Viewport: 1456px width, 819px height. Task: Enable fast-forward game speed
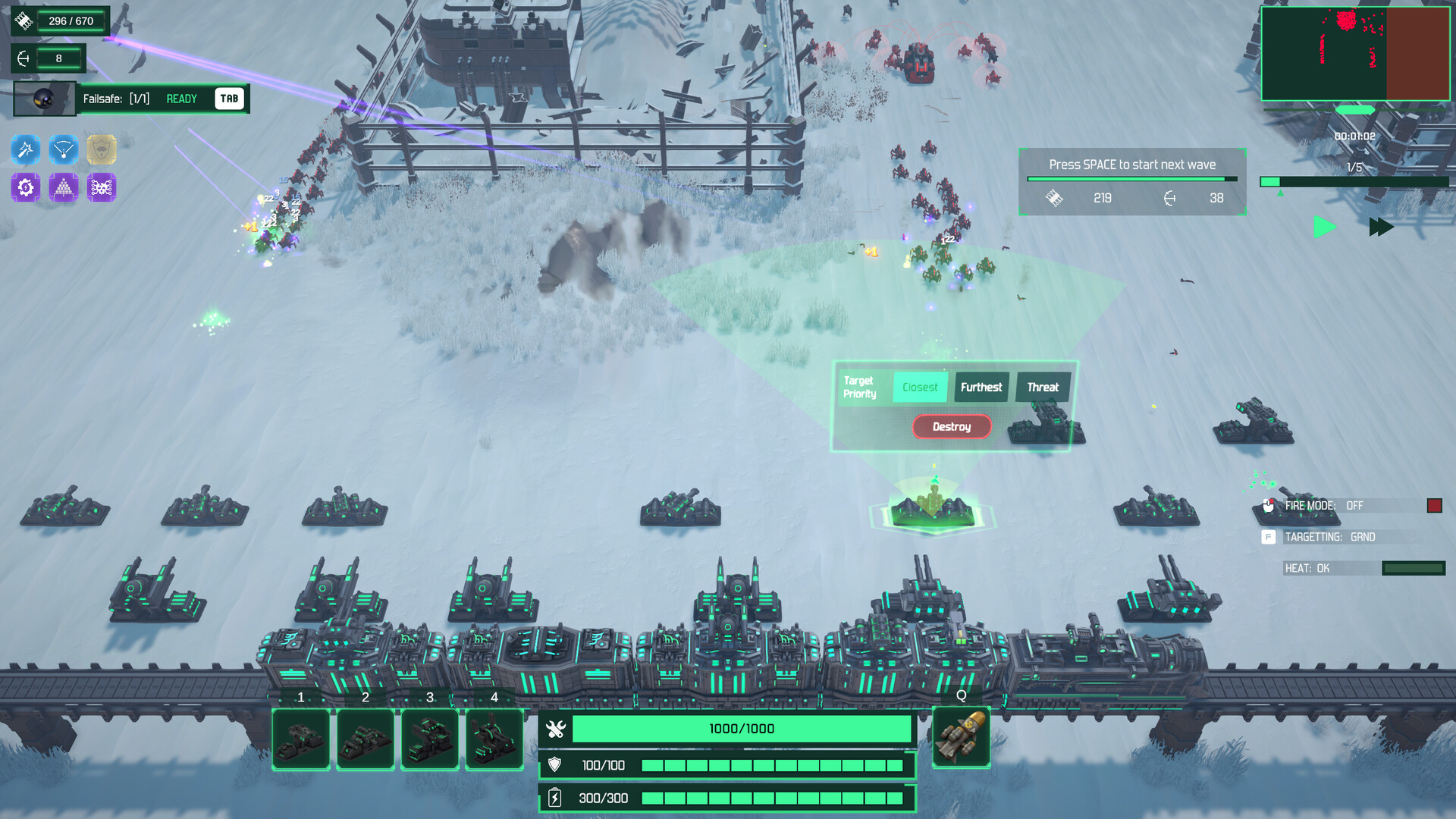pyautogui.click(x=1380, y=226)
